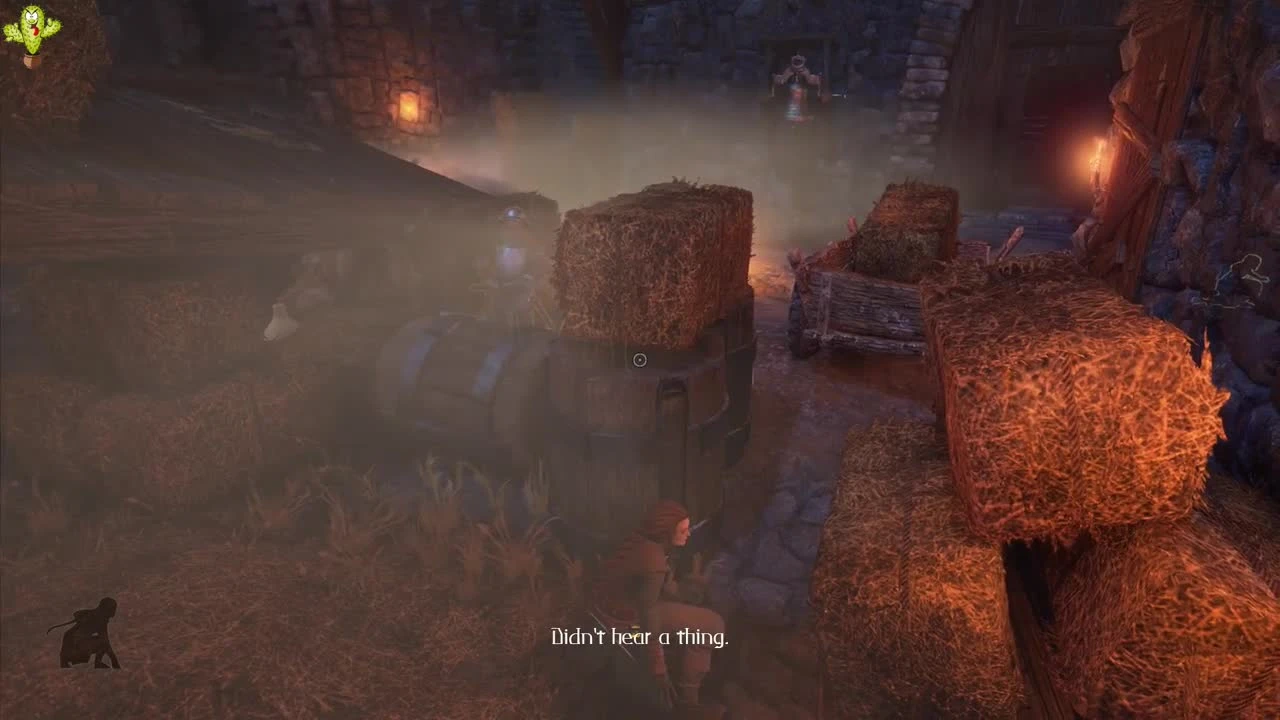The height and width of the screenshot is (720, 1280).
Task: Click the aiming reticle in the center
Action: click(640, 360)
